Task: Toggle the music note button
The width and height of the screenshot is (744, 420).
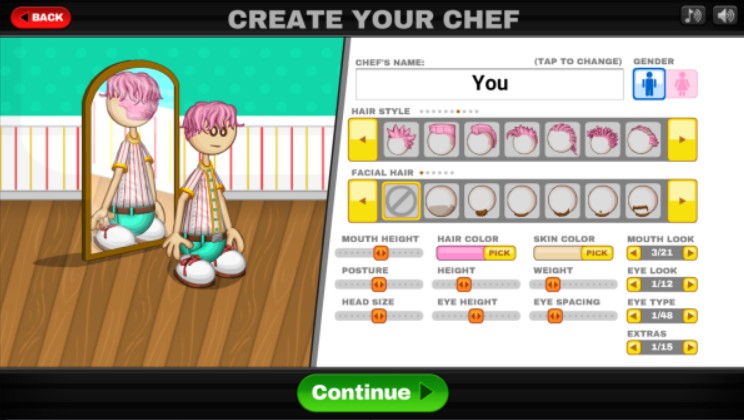Action: [693, 15]
